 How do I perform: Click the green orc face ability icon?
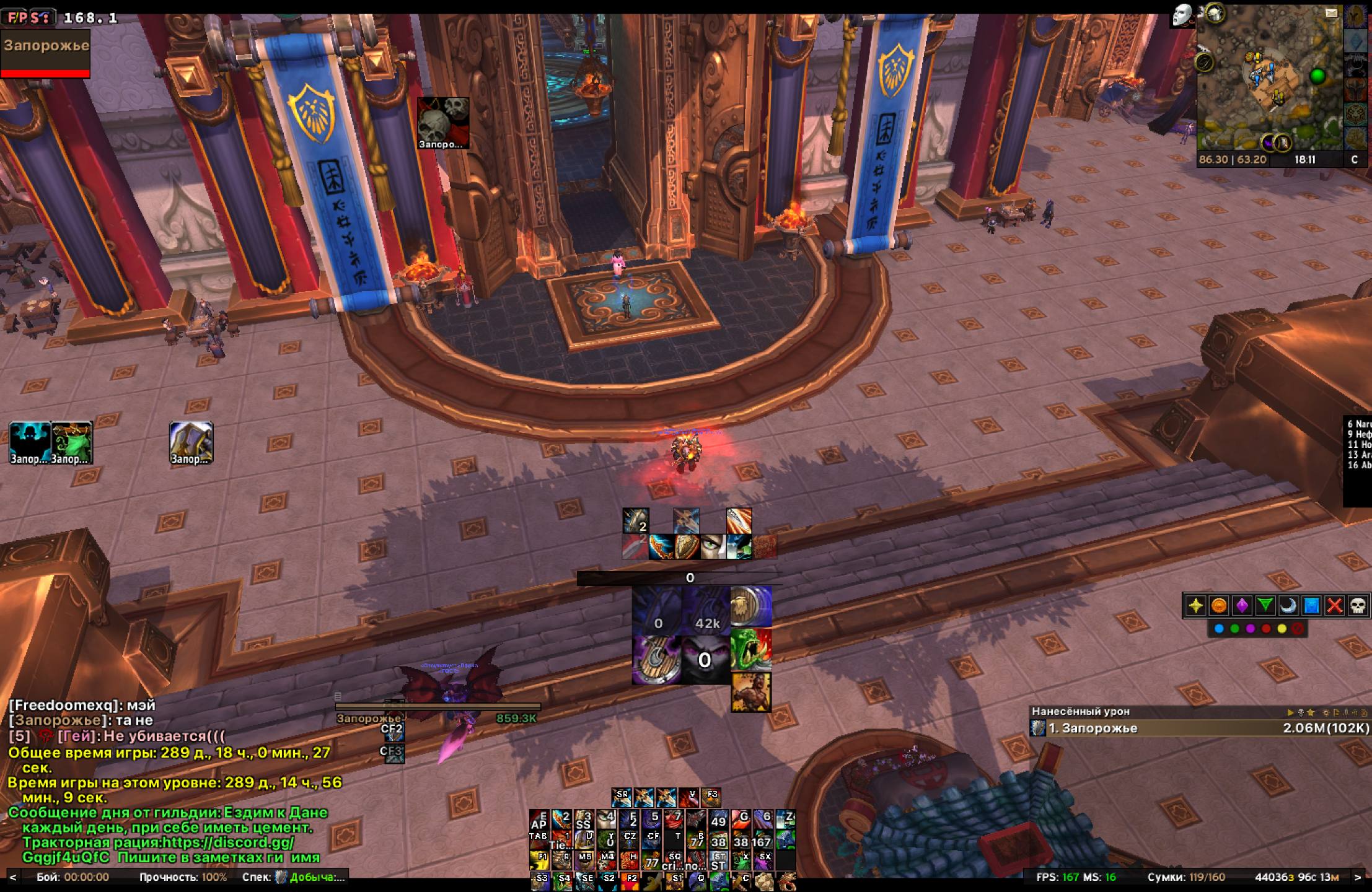pyautogui.click(x=751, y=649)
